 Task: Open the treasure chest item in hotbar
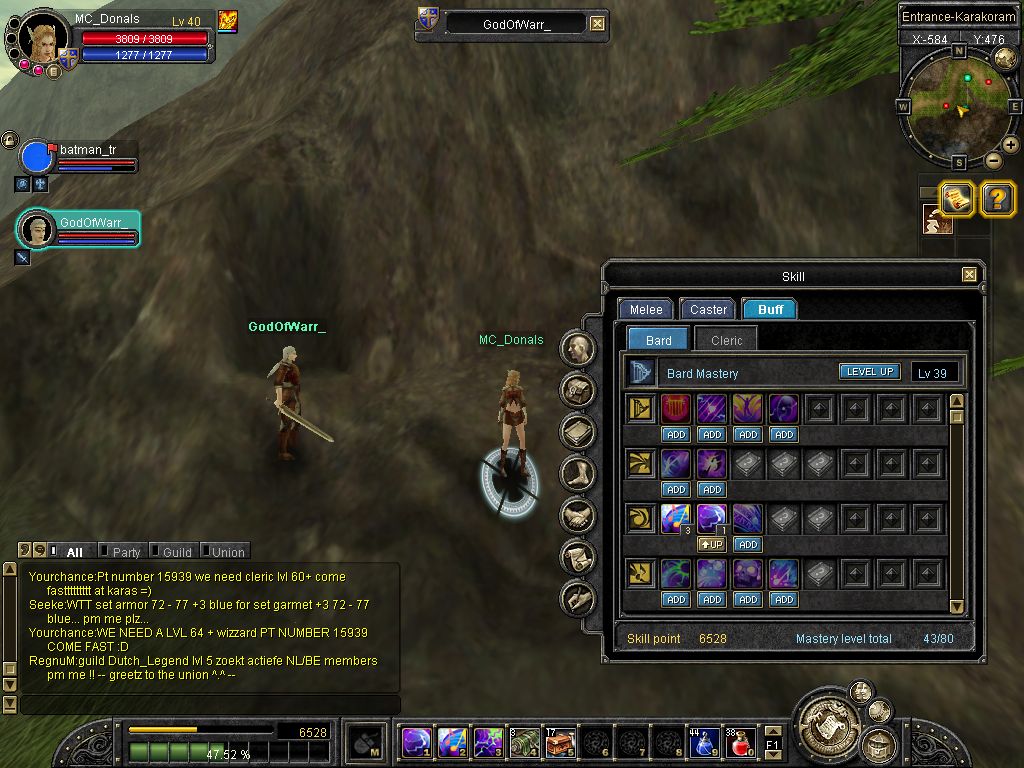(x=560, y=743)
